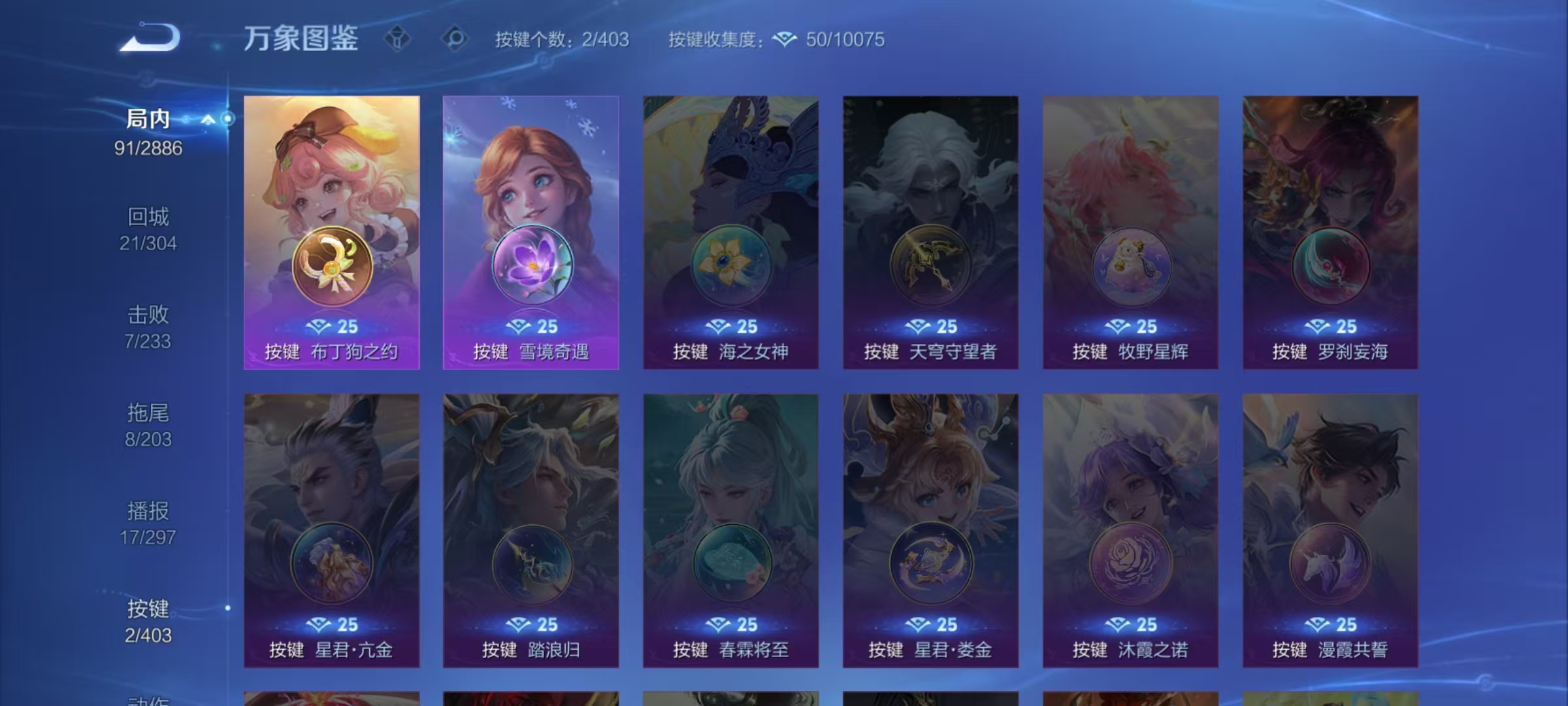Select the 播报 category in the sidebar

(149, 512)
